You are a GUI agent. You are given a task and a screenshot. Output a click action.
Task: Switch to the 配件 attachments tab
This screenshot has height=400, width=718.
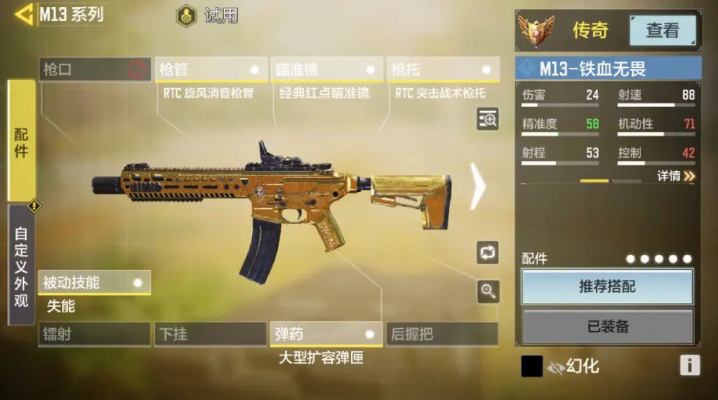click(x=21, y=140)
